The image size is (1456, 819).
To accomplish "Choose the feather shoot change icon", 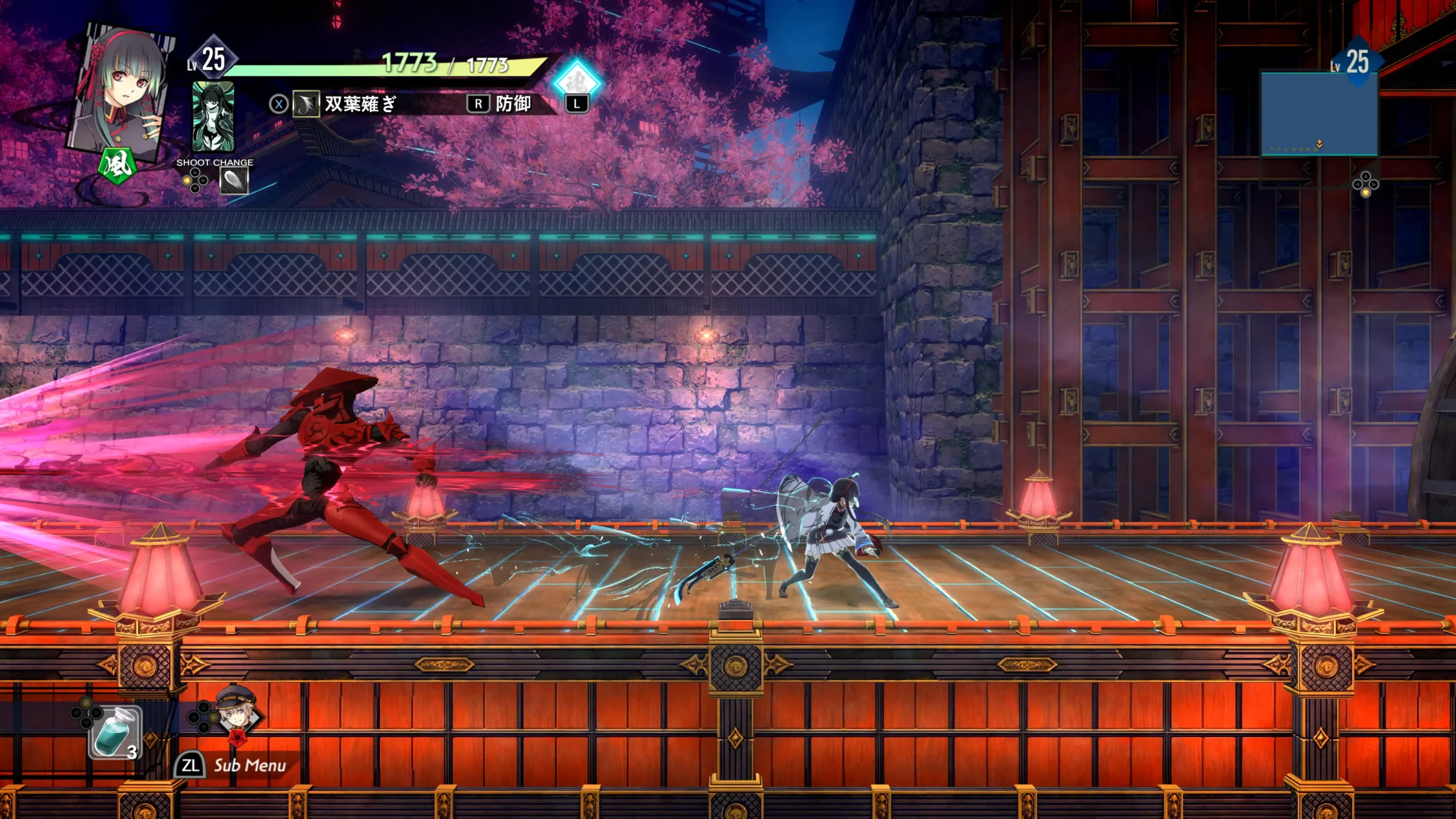I will pyautogui.click(x=234, y=181).
